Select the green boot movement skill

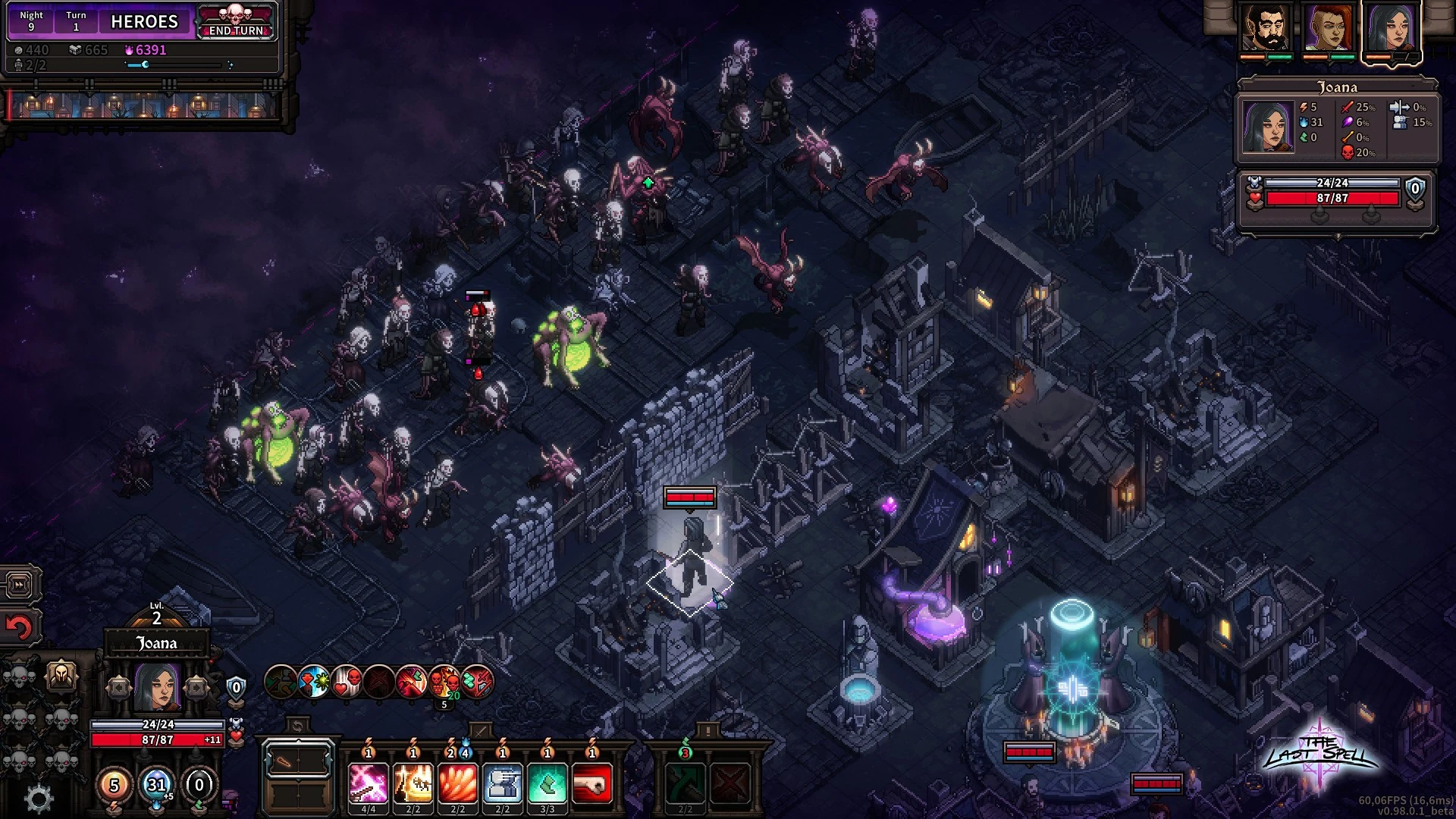tap(548, 783)
